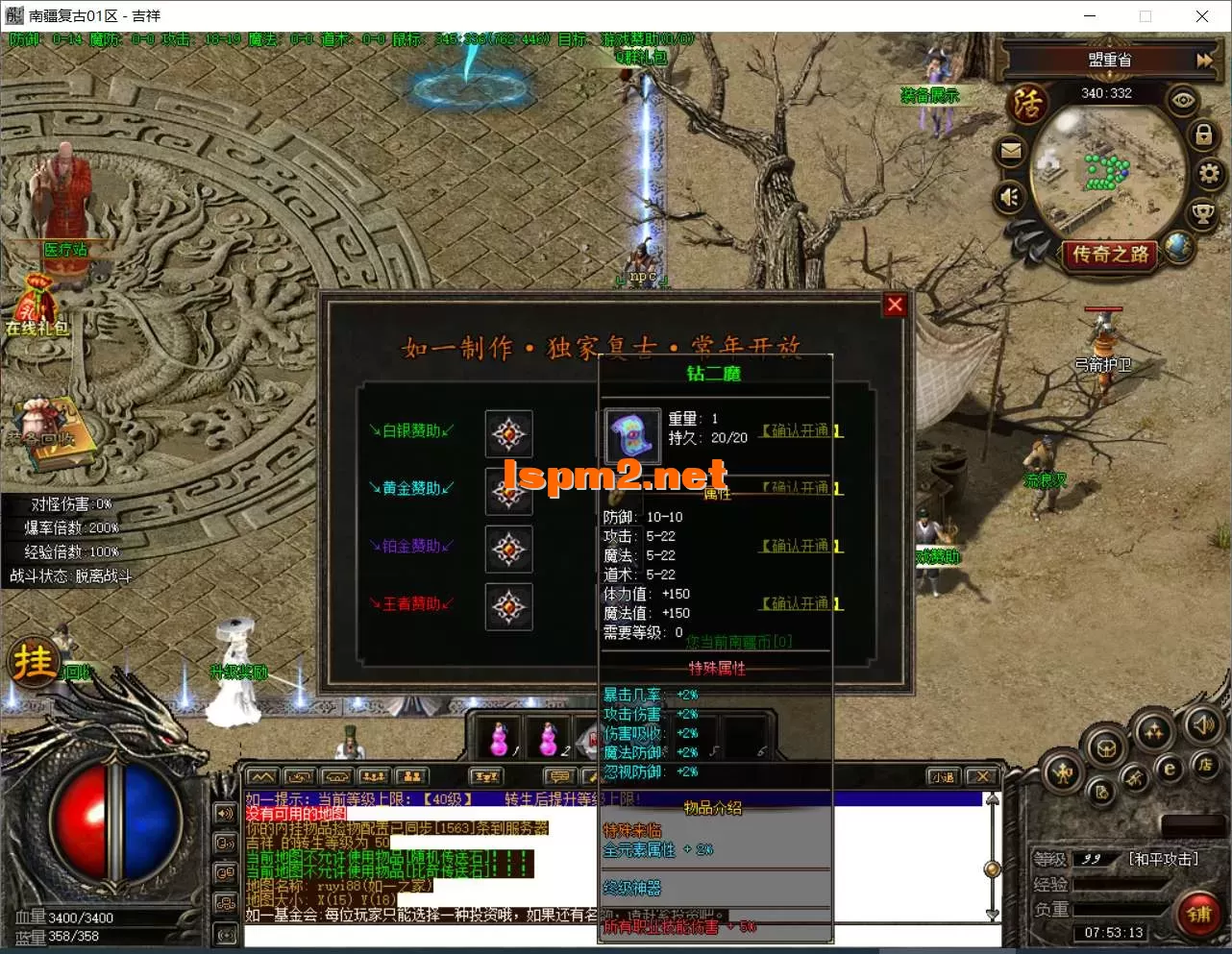This screenshot has width=1232, height=954.
Task: Select the 王者赞助 sponsorship option
Action: tap(411, 603)
